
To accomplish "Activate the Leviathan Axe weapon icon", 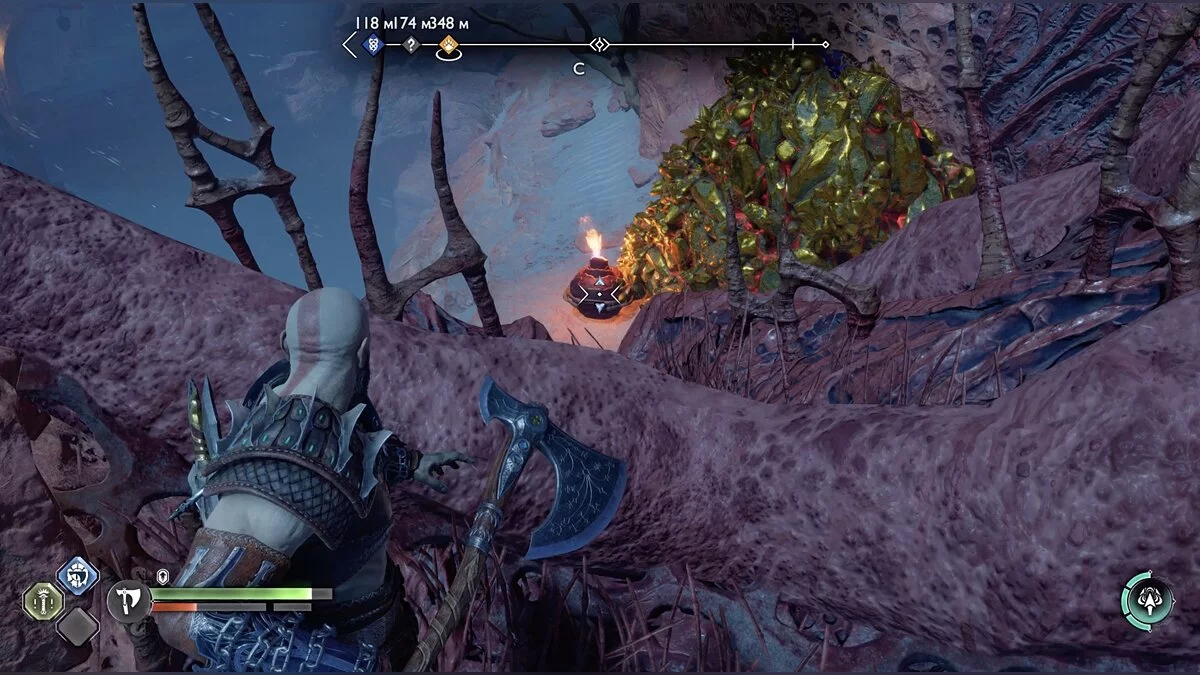I will (x=127, y=600).
